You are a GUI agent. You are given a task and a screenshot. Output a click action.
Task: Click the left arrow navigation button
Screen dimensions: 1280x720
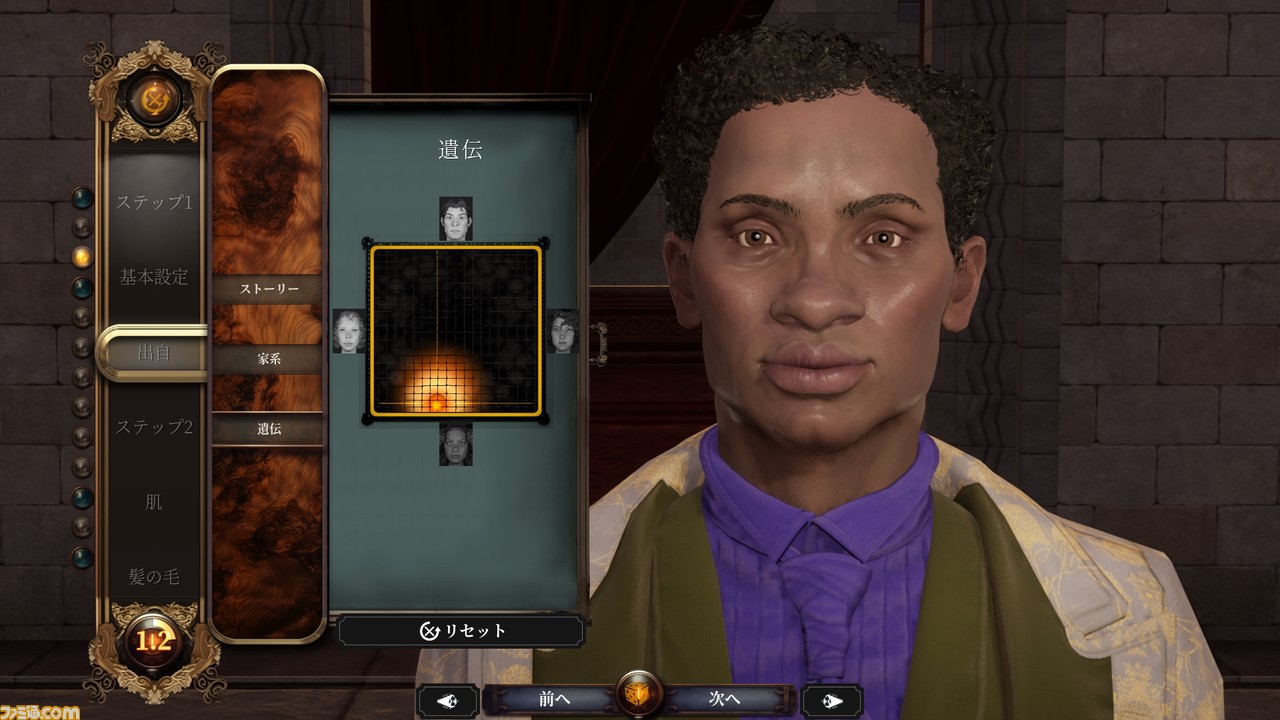point(447,700)
